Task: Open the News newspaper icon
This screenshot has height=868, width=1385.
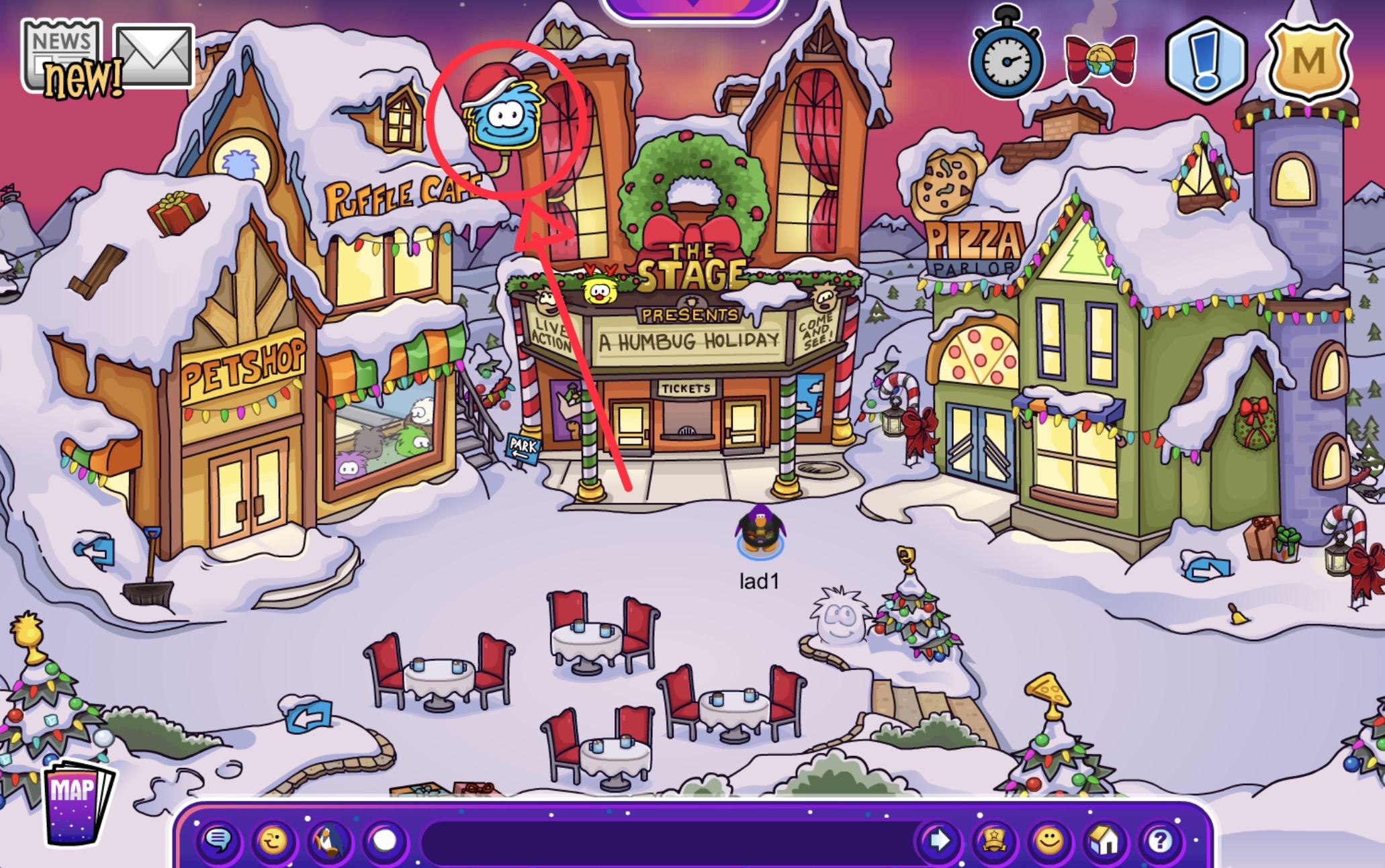Action: 62,54
